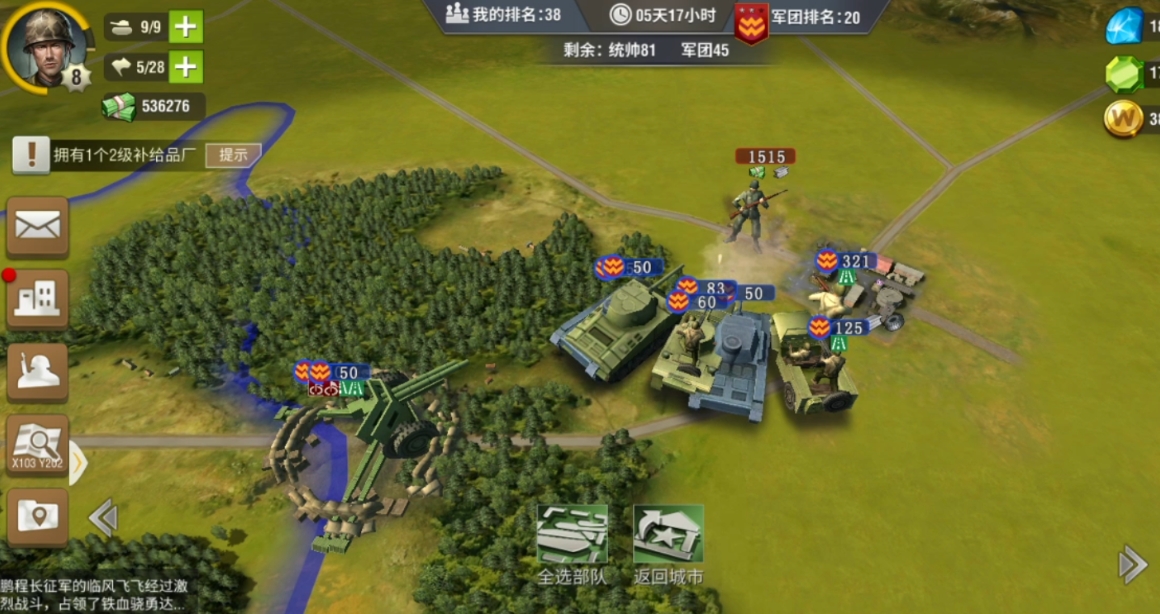Viewport: 1160px width, 614px height.
Task: Select the infantry unit marked 1515
Action: pyautogui.click(x=752, y=210)
